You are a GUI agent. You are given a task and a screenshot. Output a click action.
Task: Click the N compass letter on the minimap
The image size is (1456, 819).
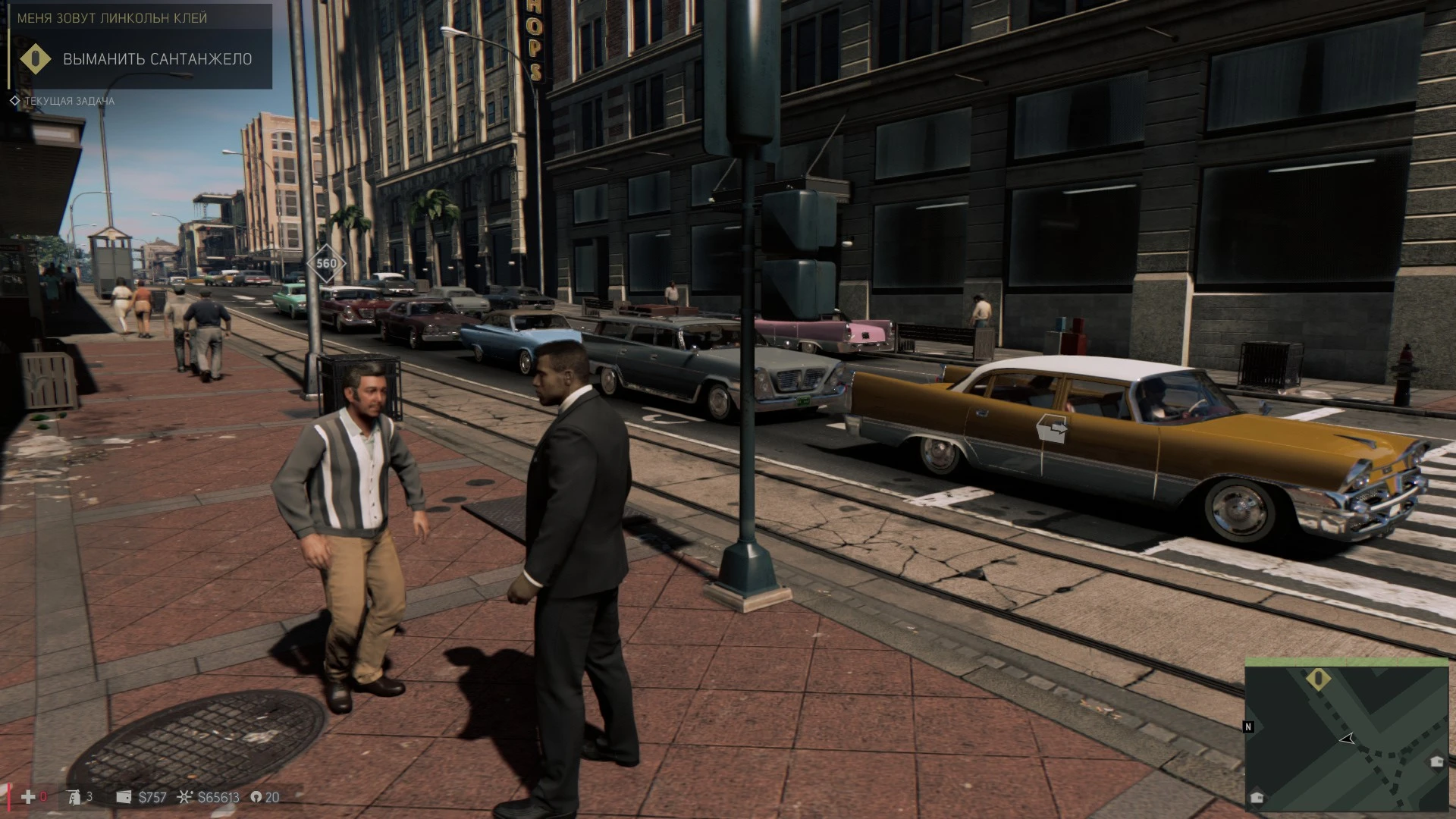click(x=1248, y=726)
